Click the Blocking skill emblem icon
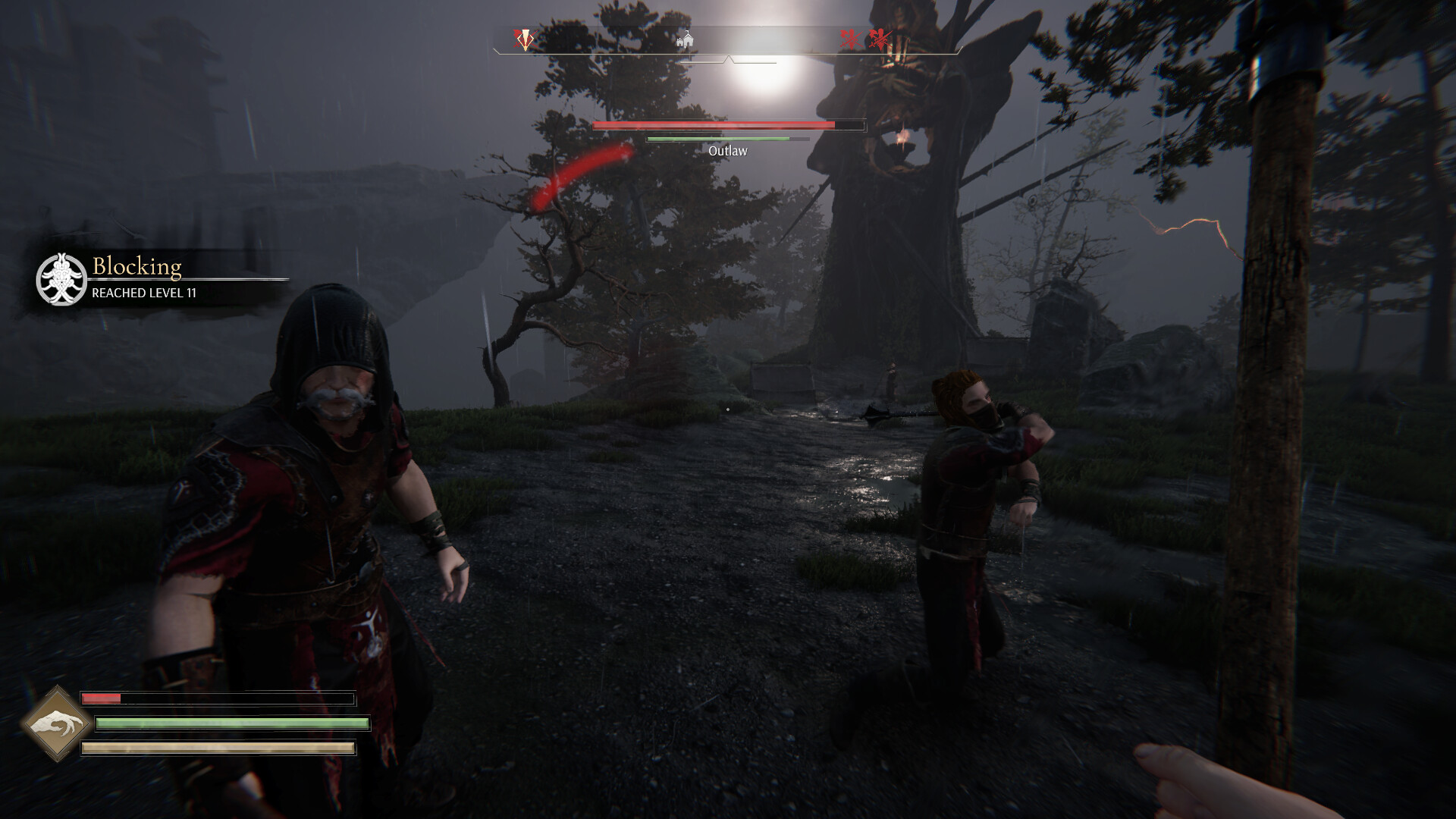 pos(61,279)
